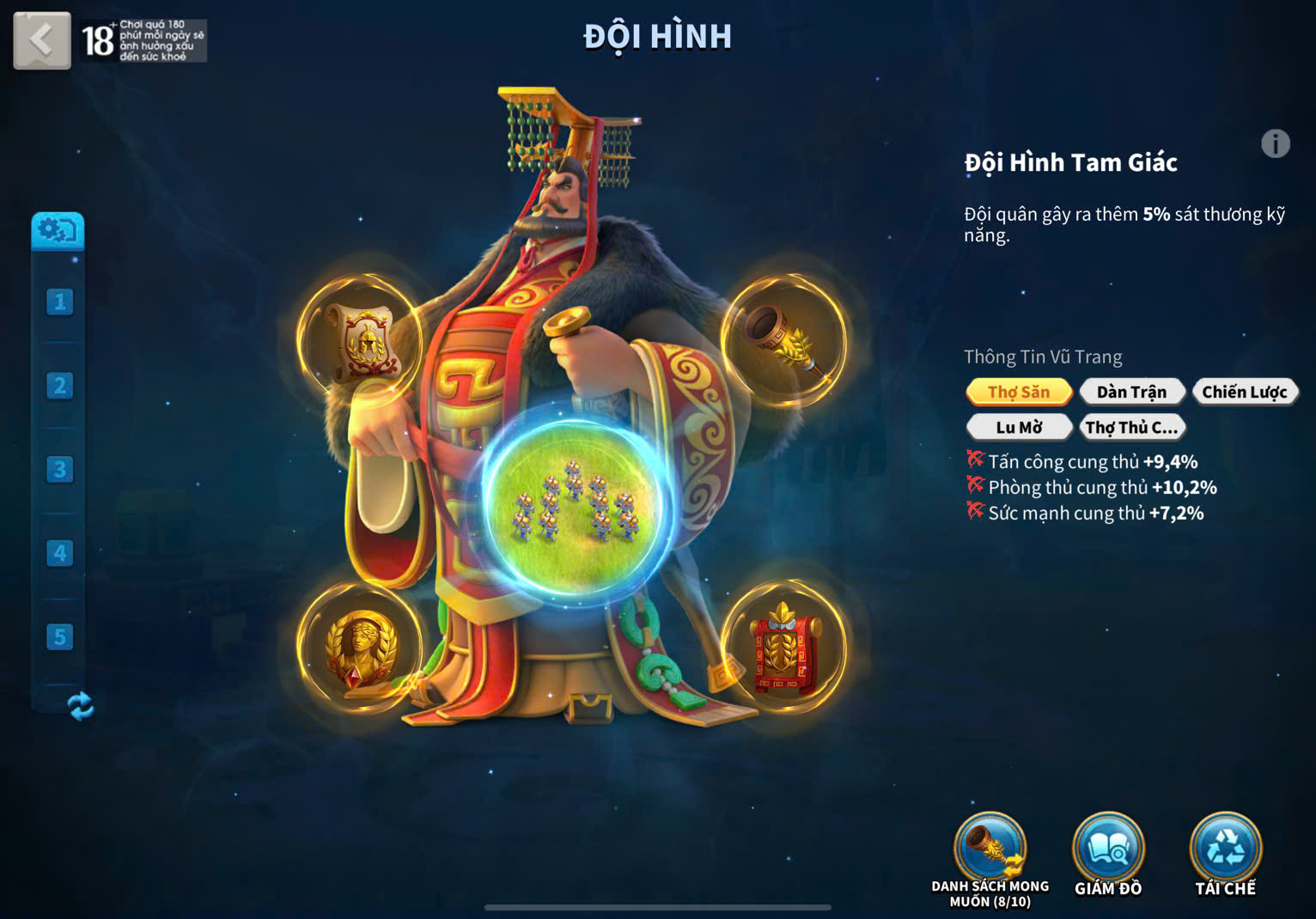
Task: Show the Lu Mờ armament info
Action: click(1019, 427)
